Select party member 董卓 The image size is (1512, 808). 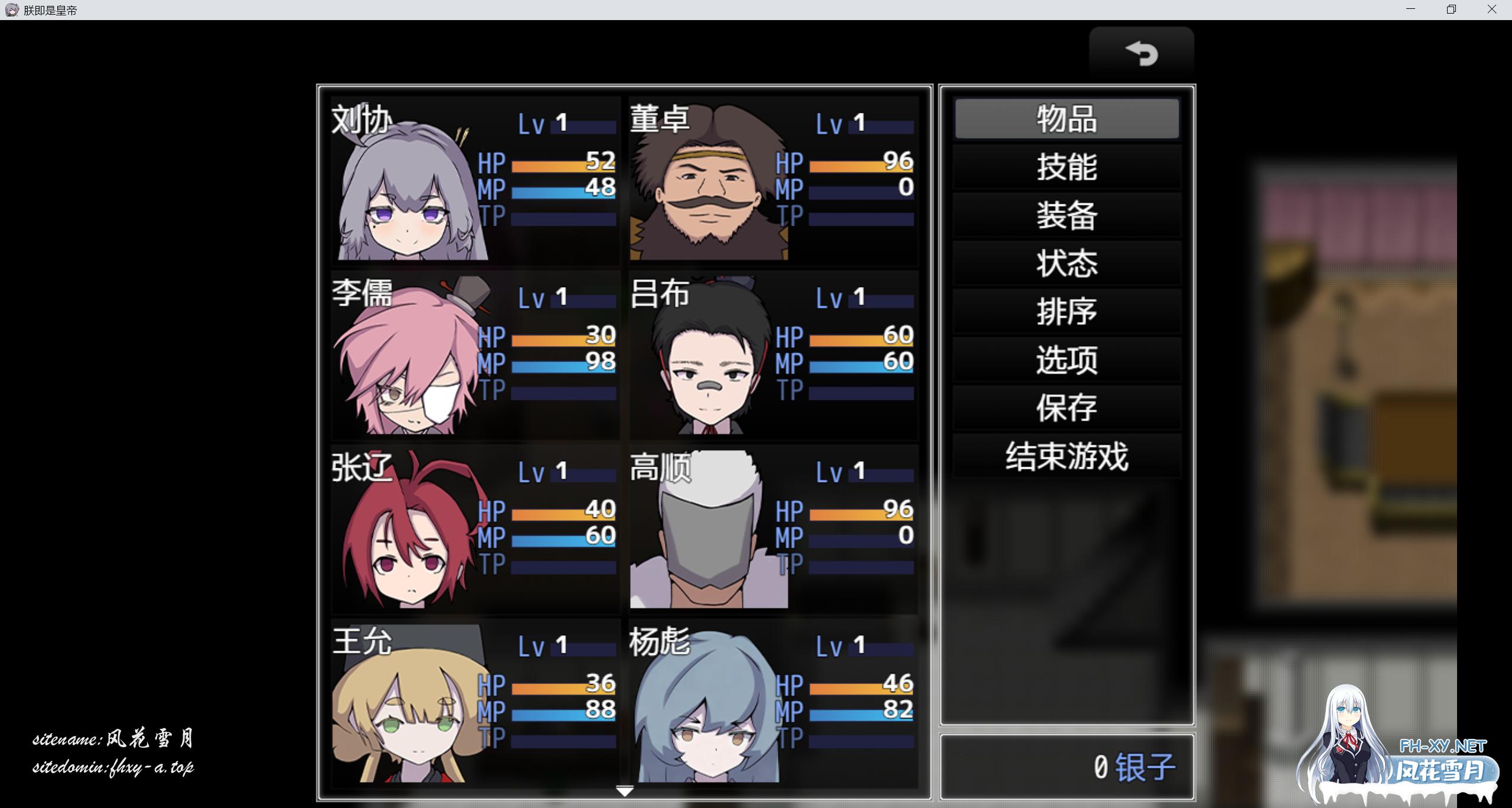pos(773,180)
